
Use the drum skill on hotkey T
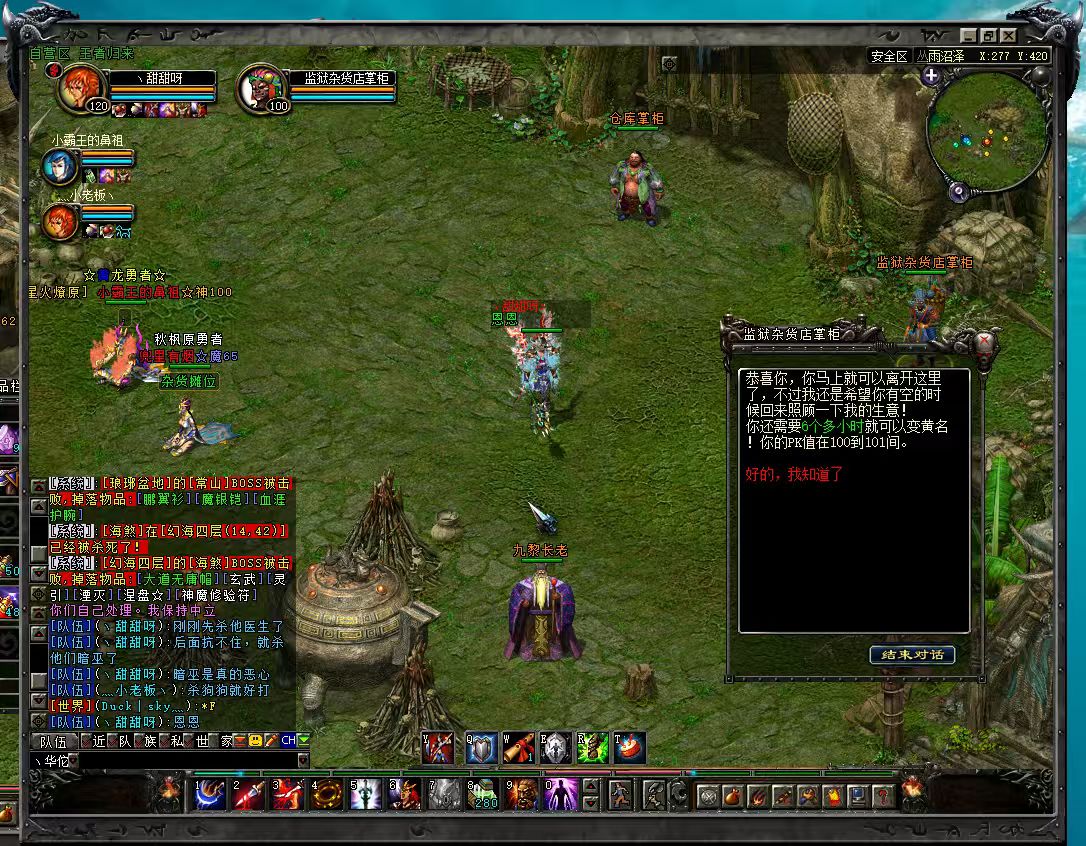[630, 748]
